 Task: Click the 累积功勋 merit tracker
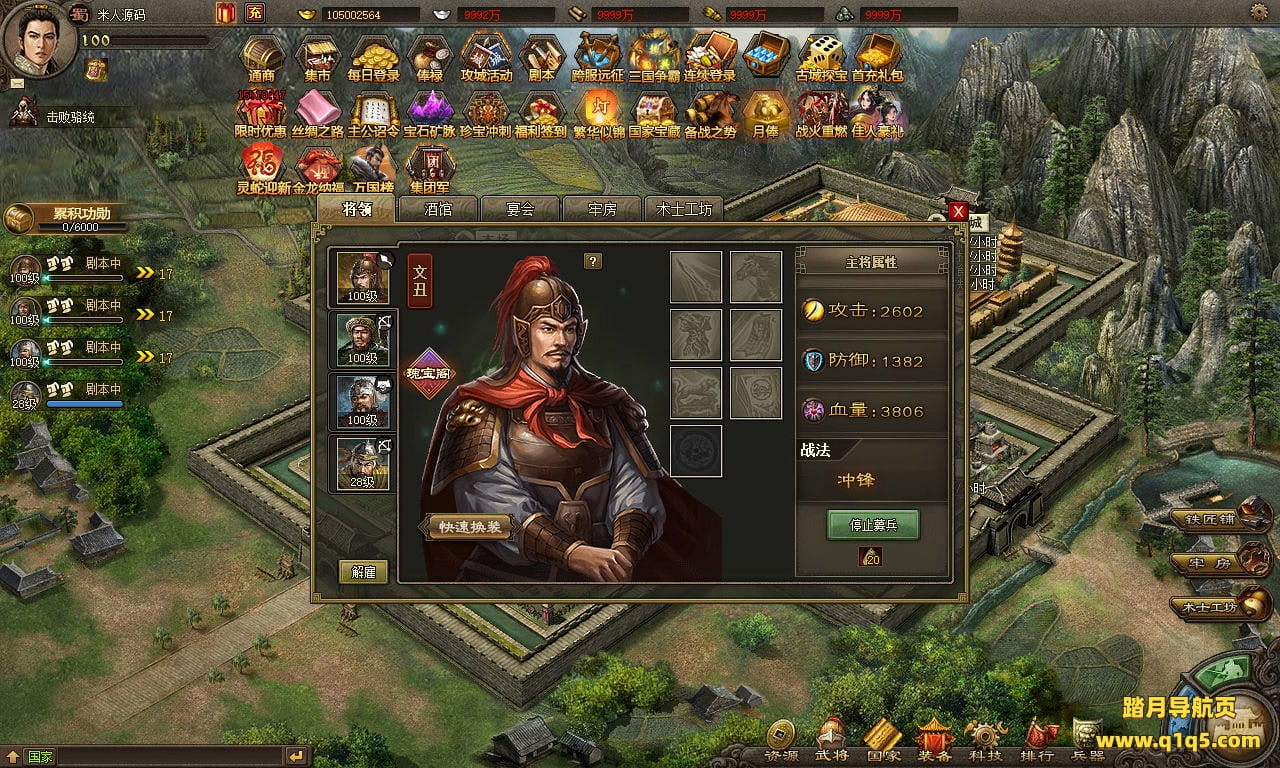(x=68, y=217)
